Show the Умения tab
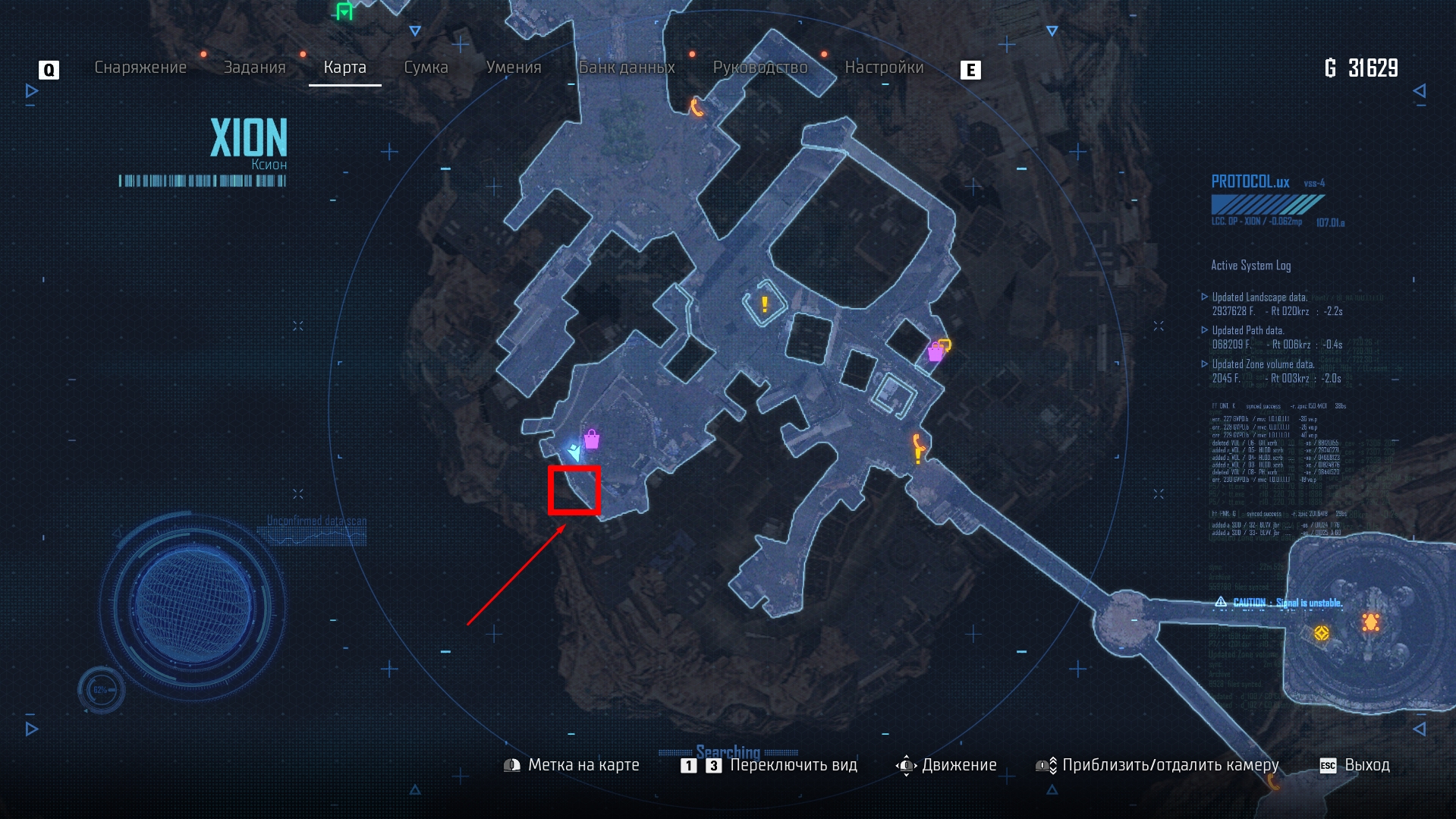The width and height of the screenshot is (1456, 819). point(514,68)
